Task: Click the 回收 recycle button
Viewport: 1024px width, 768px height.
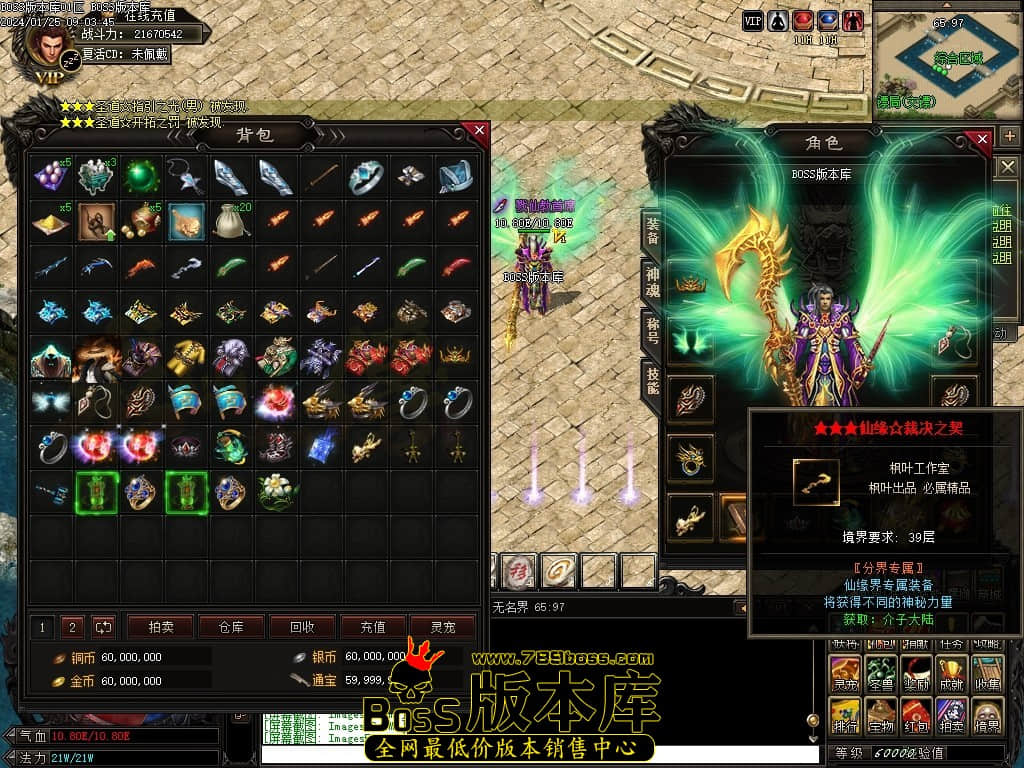Action: [302, 627]
